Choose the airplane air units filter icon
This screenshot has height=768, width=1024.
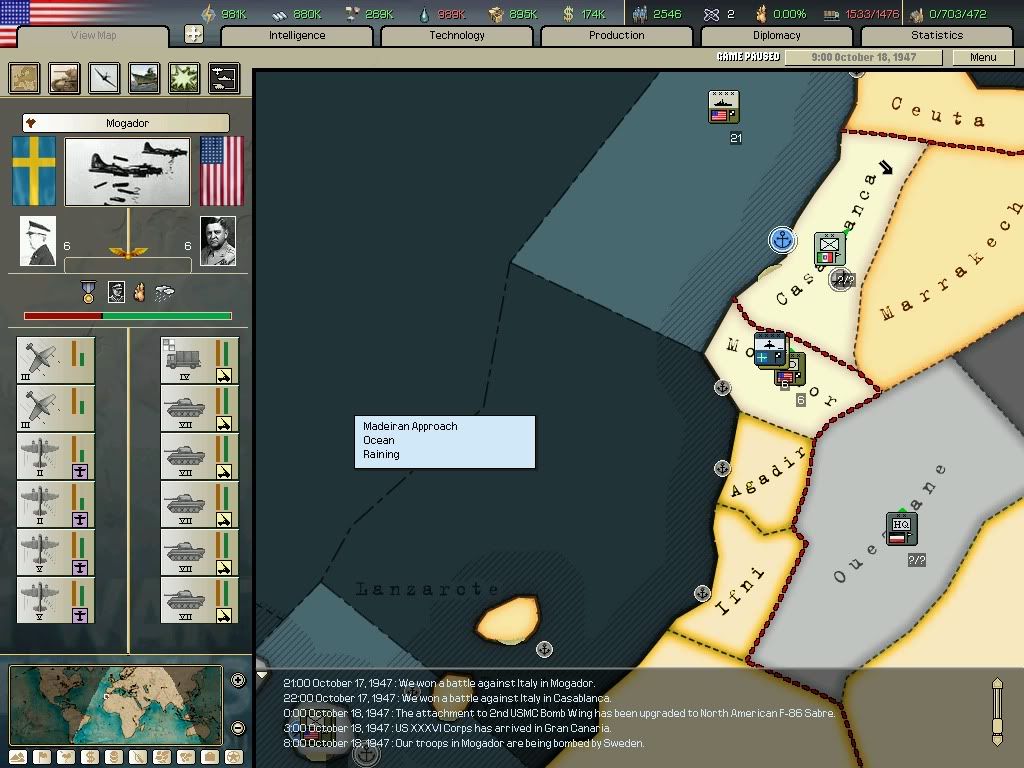coord(104,78)
